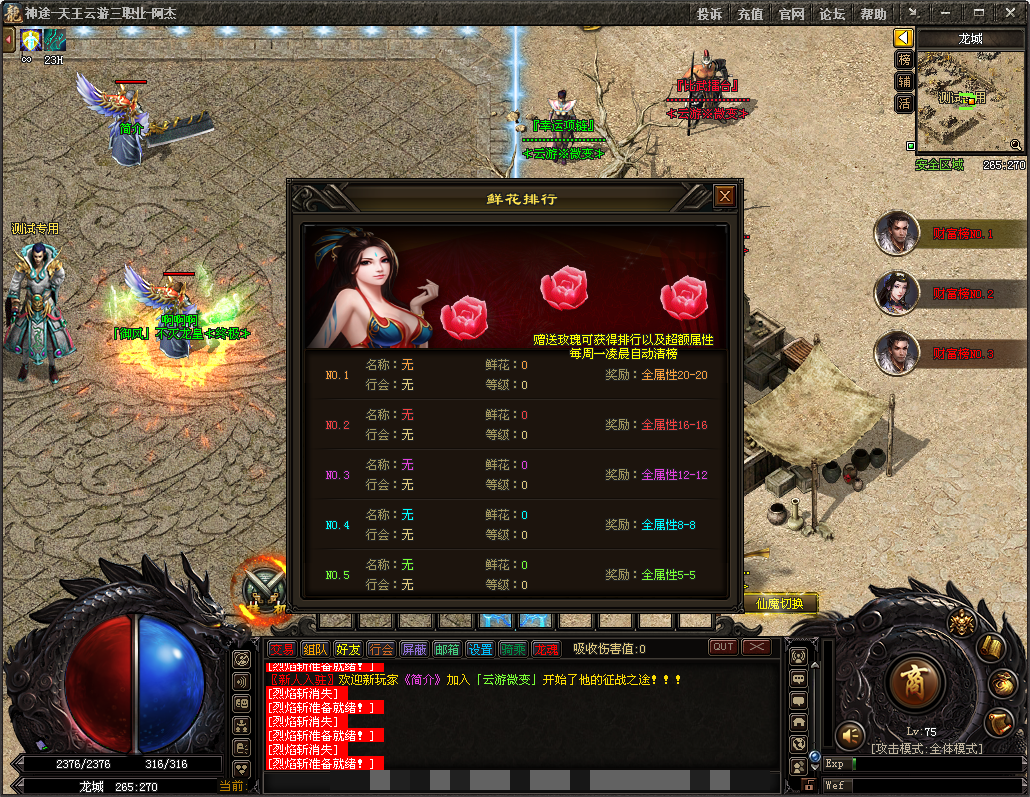Open the 投诉 complaint menu entry

tap(709, 14)
